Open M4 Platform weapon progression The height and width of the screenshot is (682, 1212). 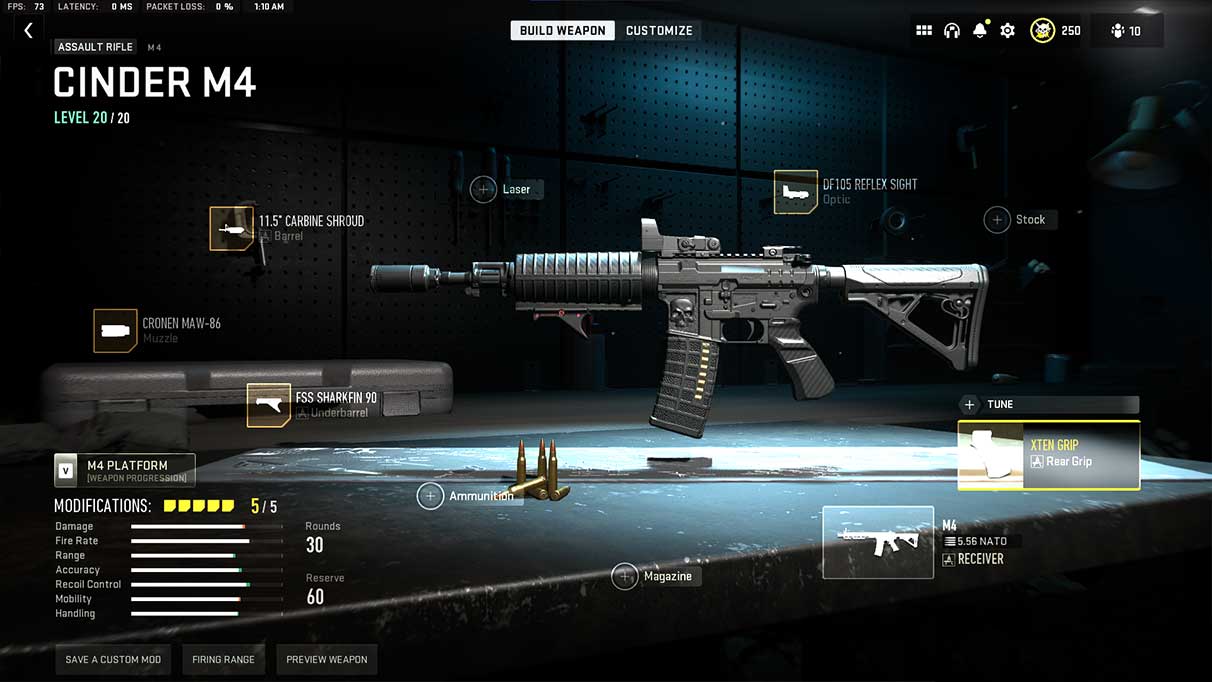[125, 469]
